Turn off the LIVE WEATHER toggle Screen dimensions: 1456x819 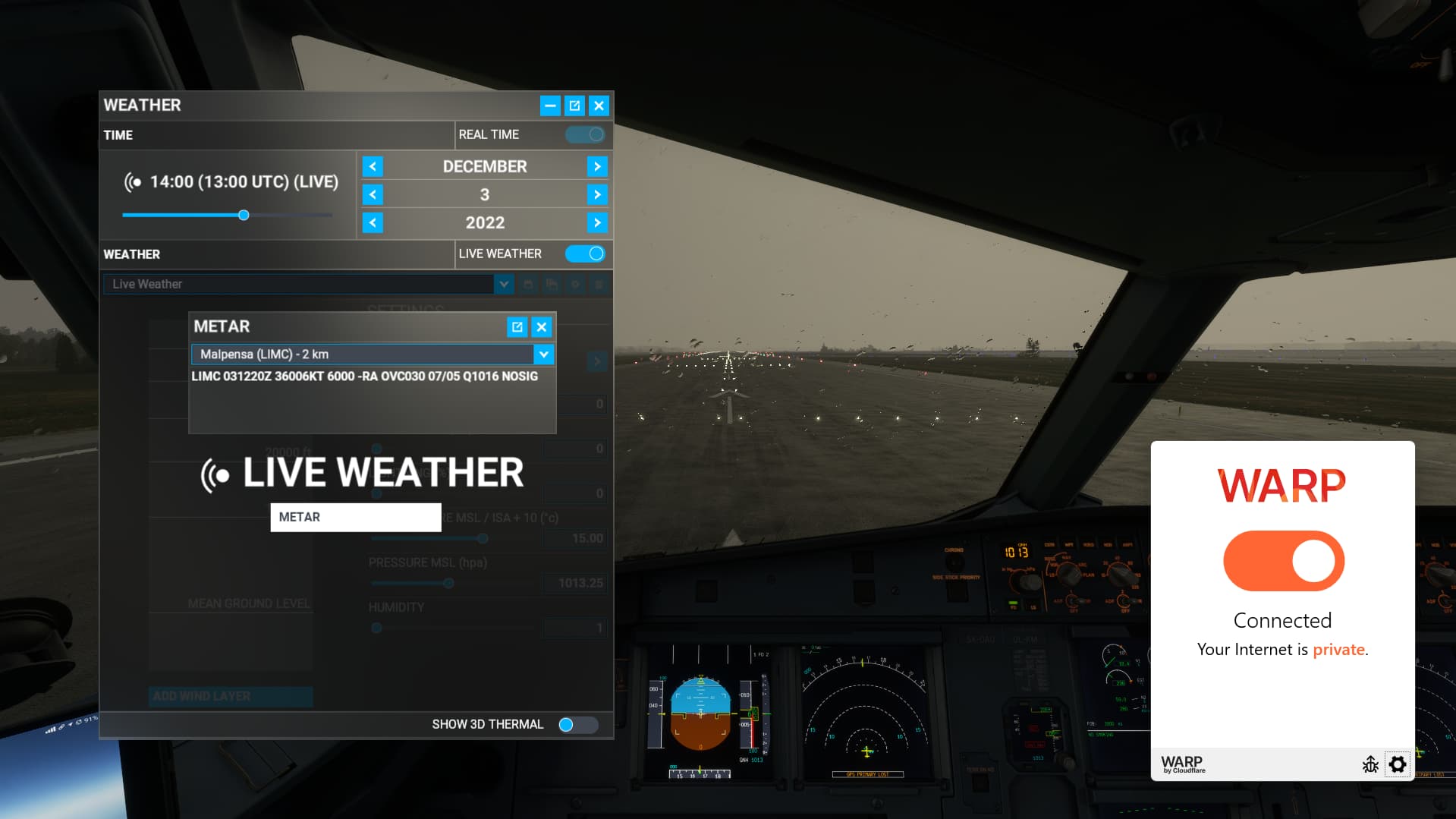(585, 254)
